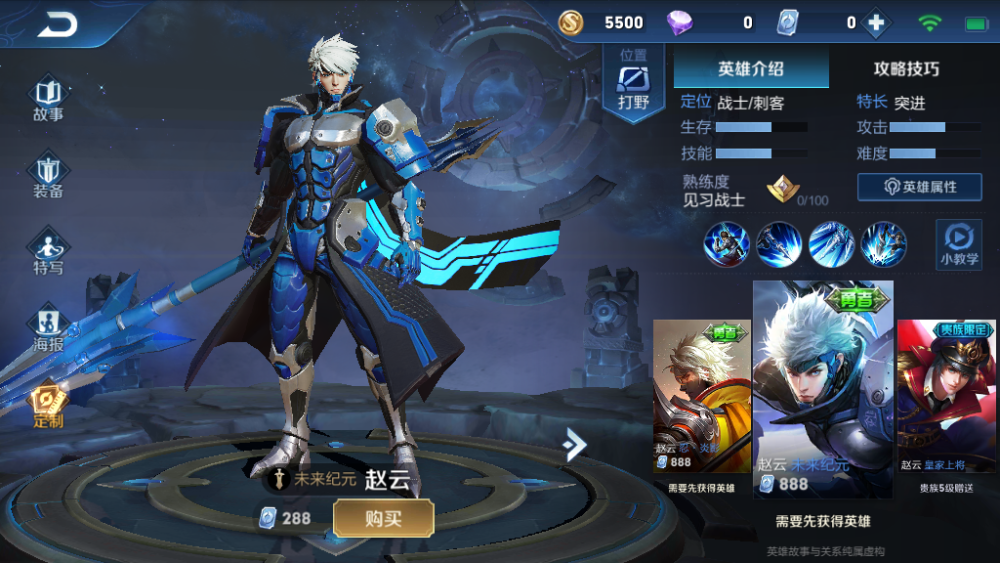Add more vouchers with the plus button
1000x563 pixels.
[x=876, y=23]
